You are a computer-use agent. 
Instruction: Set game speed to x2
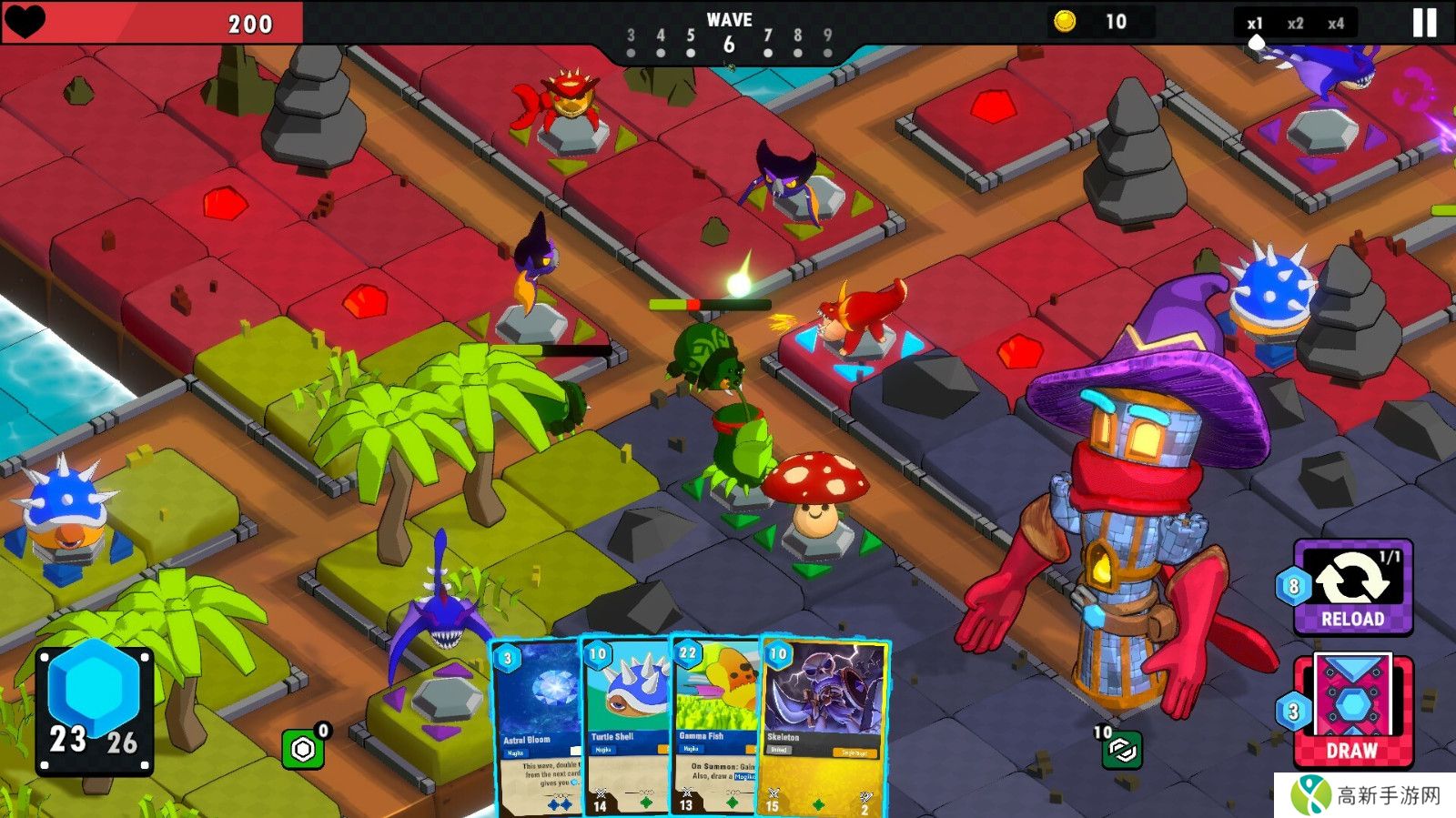[x=1295, y=24]
